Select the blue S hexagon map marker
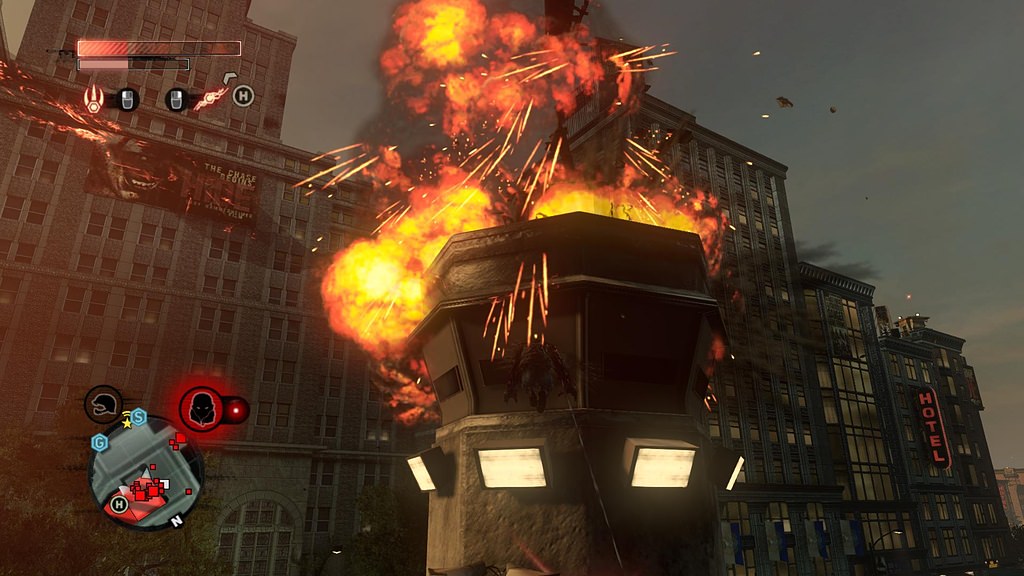Screen dimensions: 1024x576 coord(139,417)
